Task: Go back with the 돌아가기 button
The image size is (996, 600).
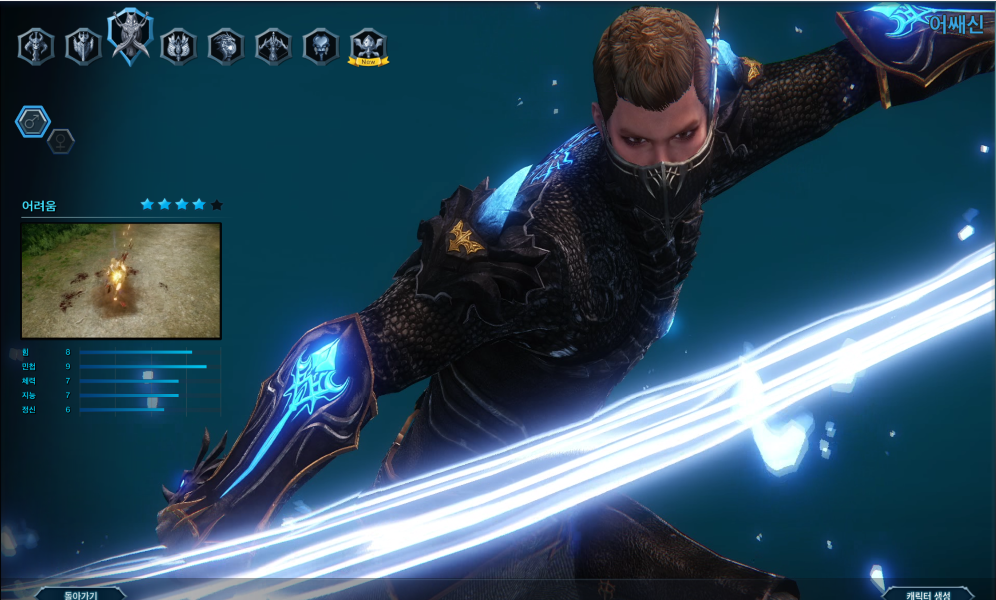Action: coord(80,593)
